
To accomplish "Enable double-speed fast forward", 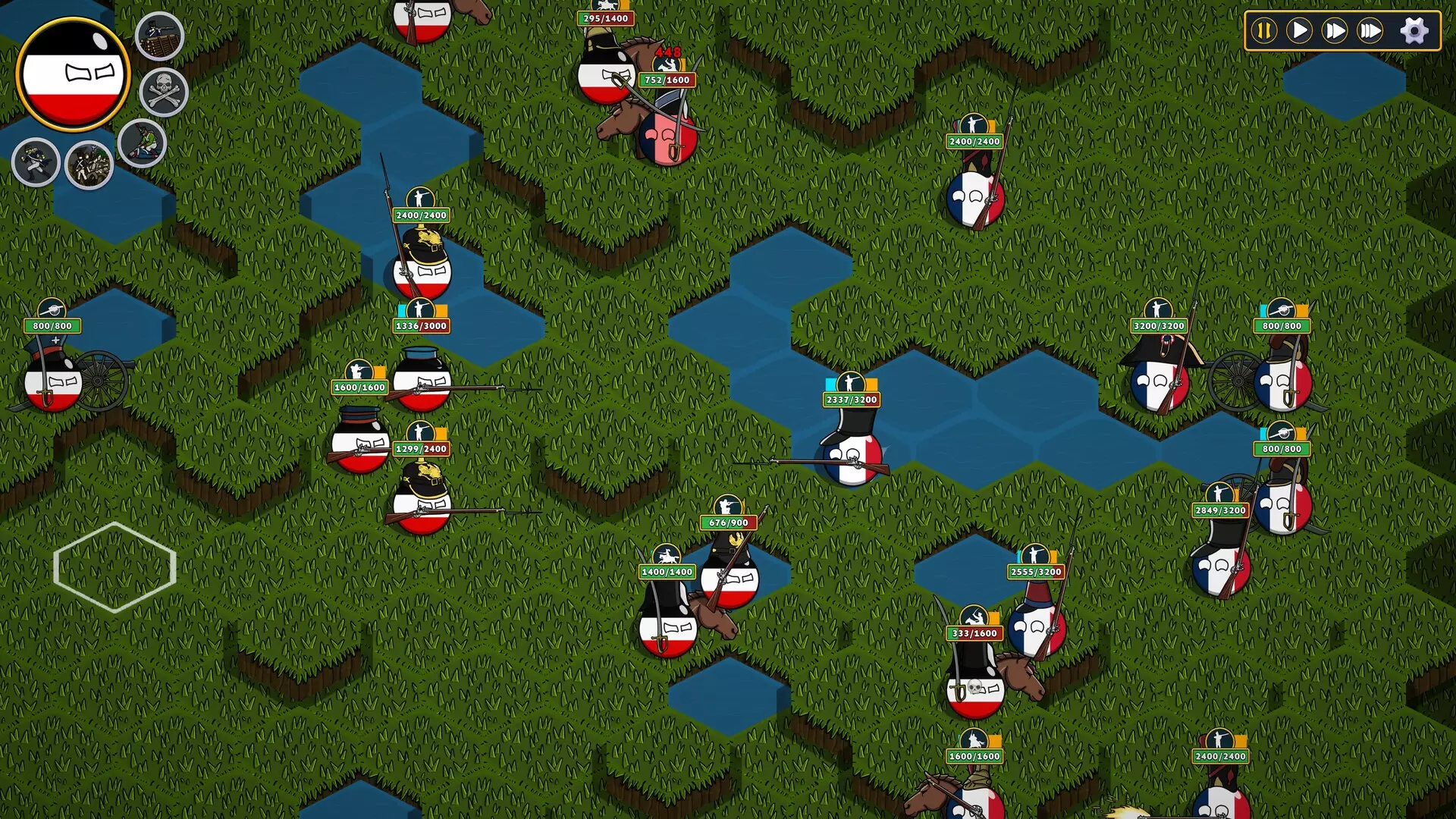I will pos(1336,30).
